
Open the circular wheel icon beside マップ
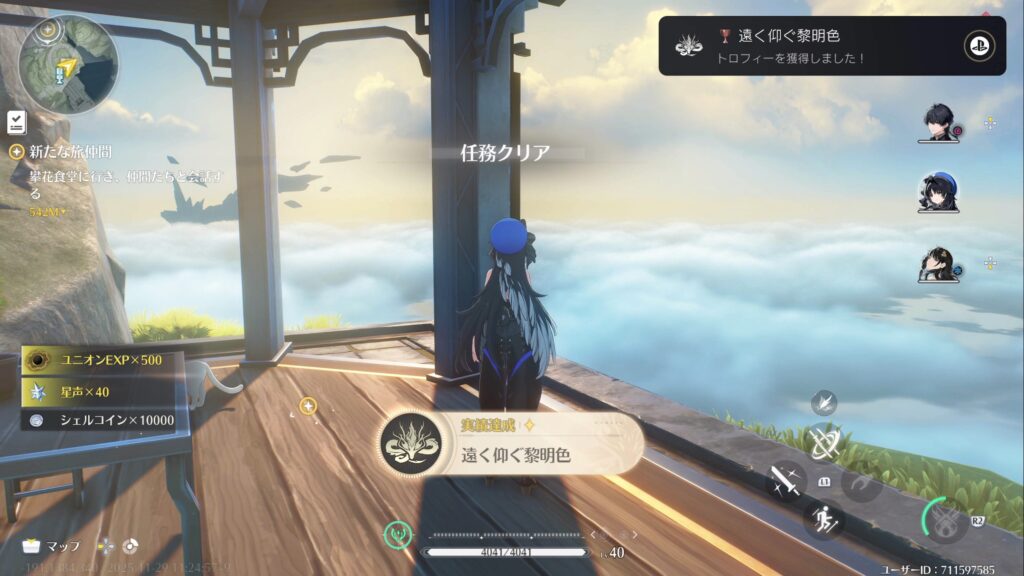click(130, 546)
